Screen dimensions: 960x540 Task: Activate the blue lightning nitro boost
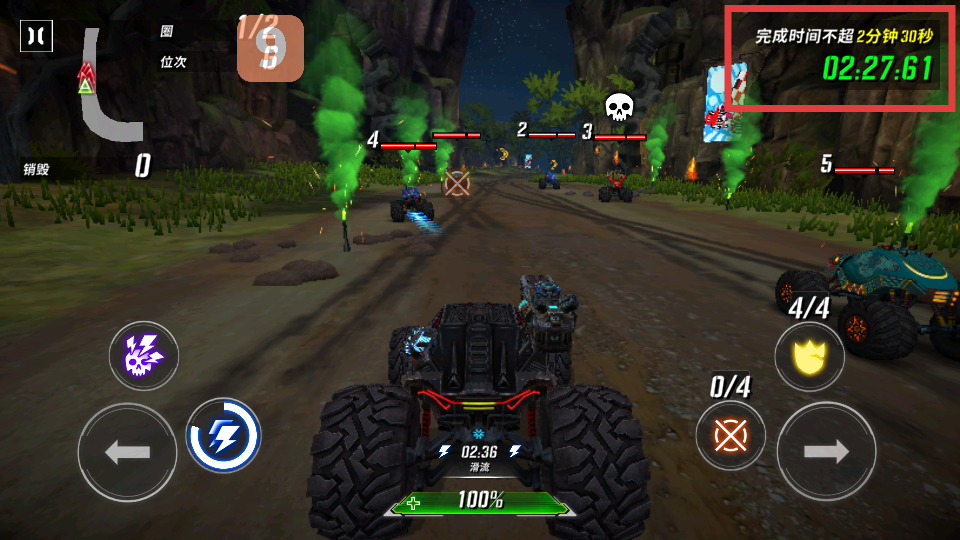point(223,435)
